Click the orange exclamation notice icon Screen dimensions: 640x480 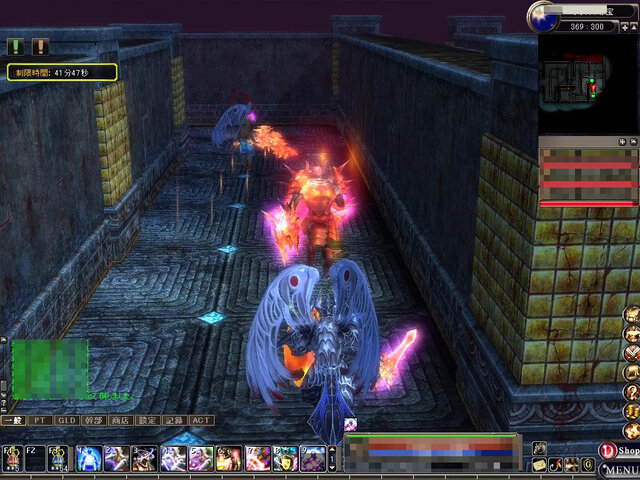point(40,46)
